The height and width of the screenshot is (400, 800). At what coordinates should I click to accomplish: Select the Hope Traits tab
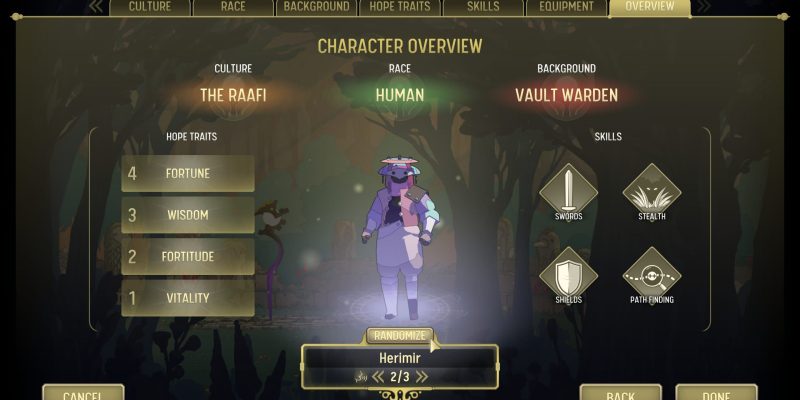(x=400, y=7)
